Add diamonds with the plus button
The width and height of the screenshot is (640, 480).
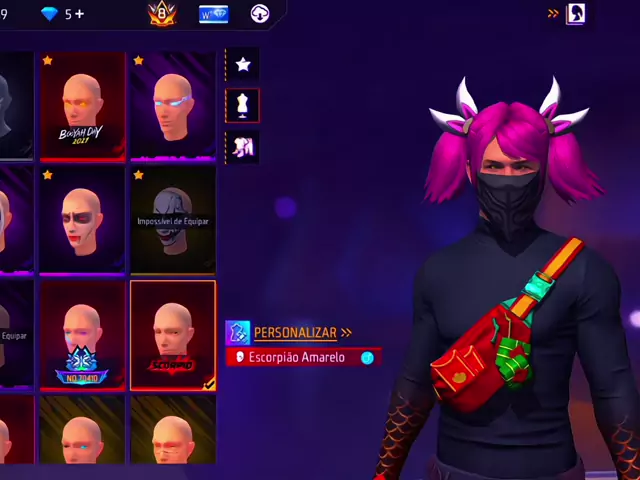click(80, 14)
